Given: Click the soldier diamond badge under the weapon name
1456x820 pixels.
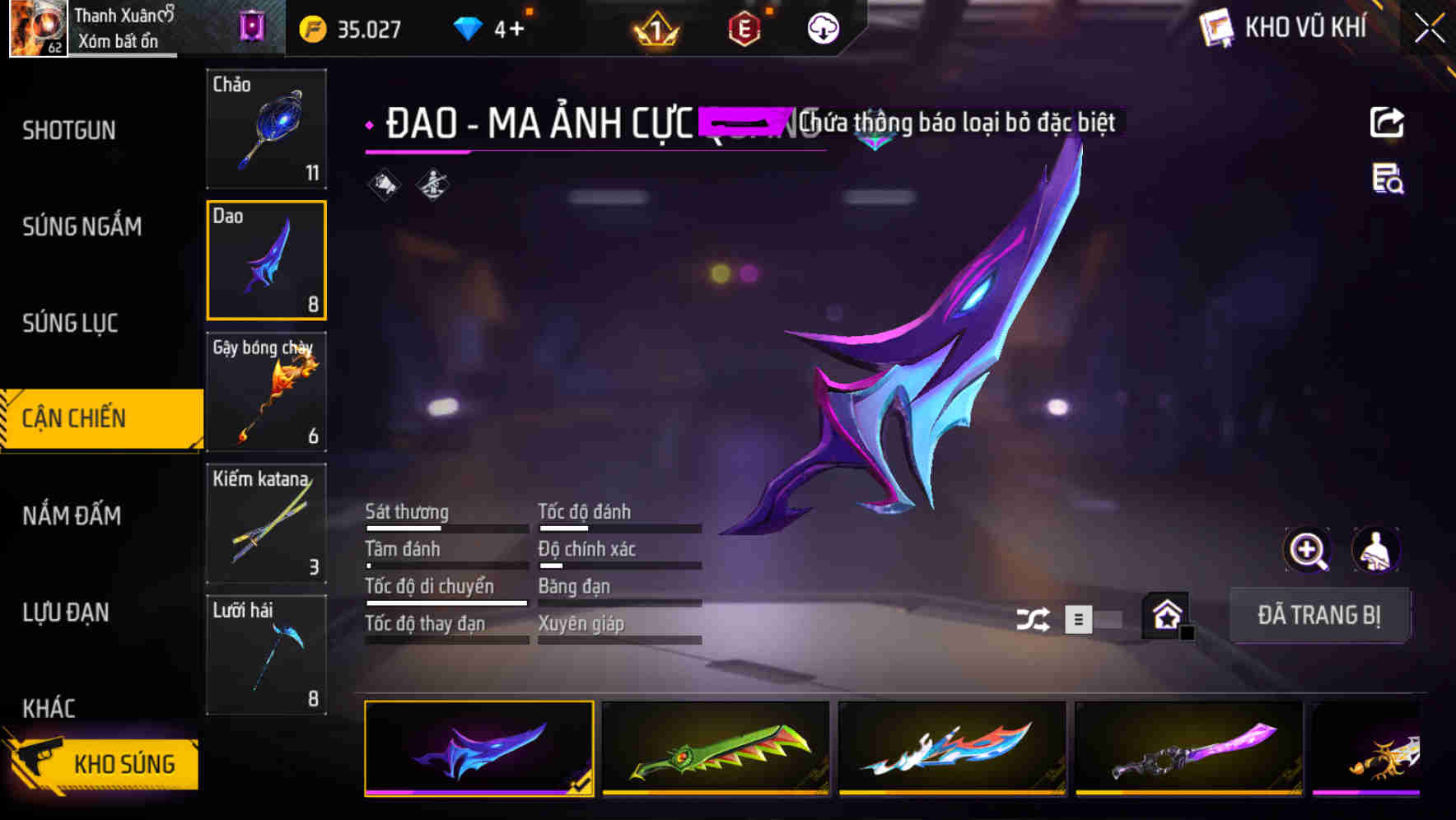Looking at the screenshot, I should pos(432,184).
